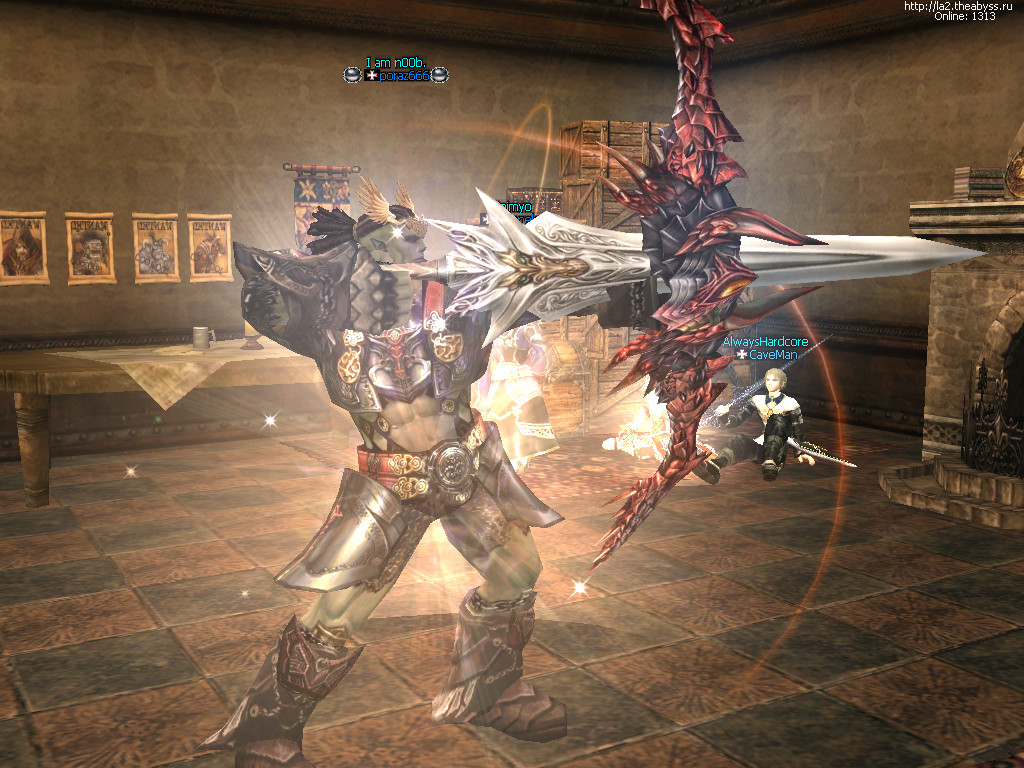Image resolution: width=1024 pixels, height=768 pixels.
Task: Select the poraz665 player name tag
Action: (404, 76)
